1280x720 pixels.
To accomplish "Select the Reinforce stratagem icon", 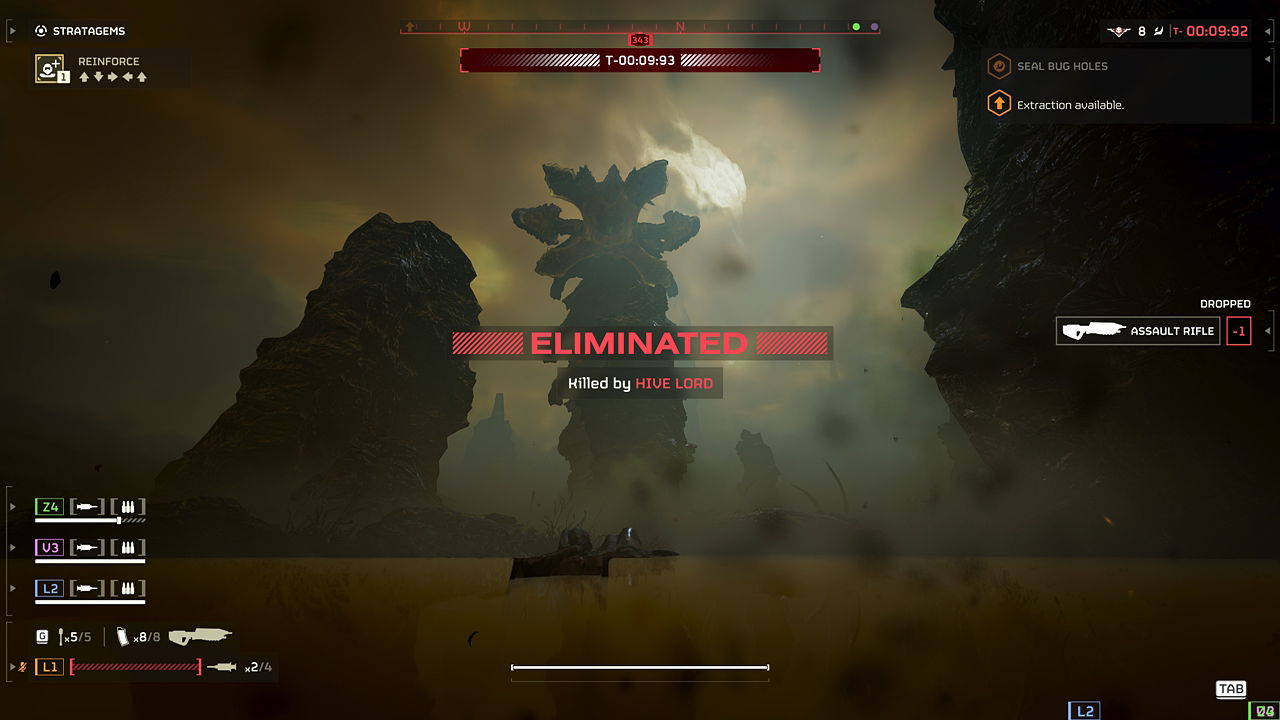I will tap(50, 68).
